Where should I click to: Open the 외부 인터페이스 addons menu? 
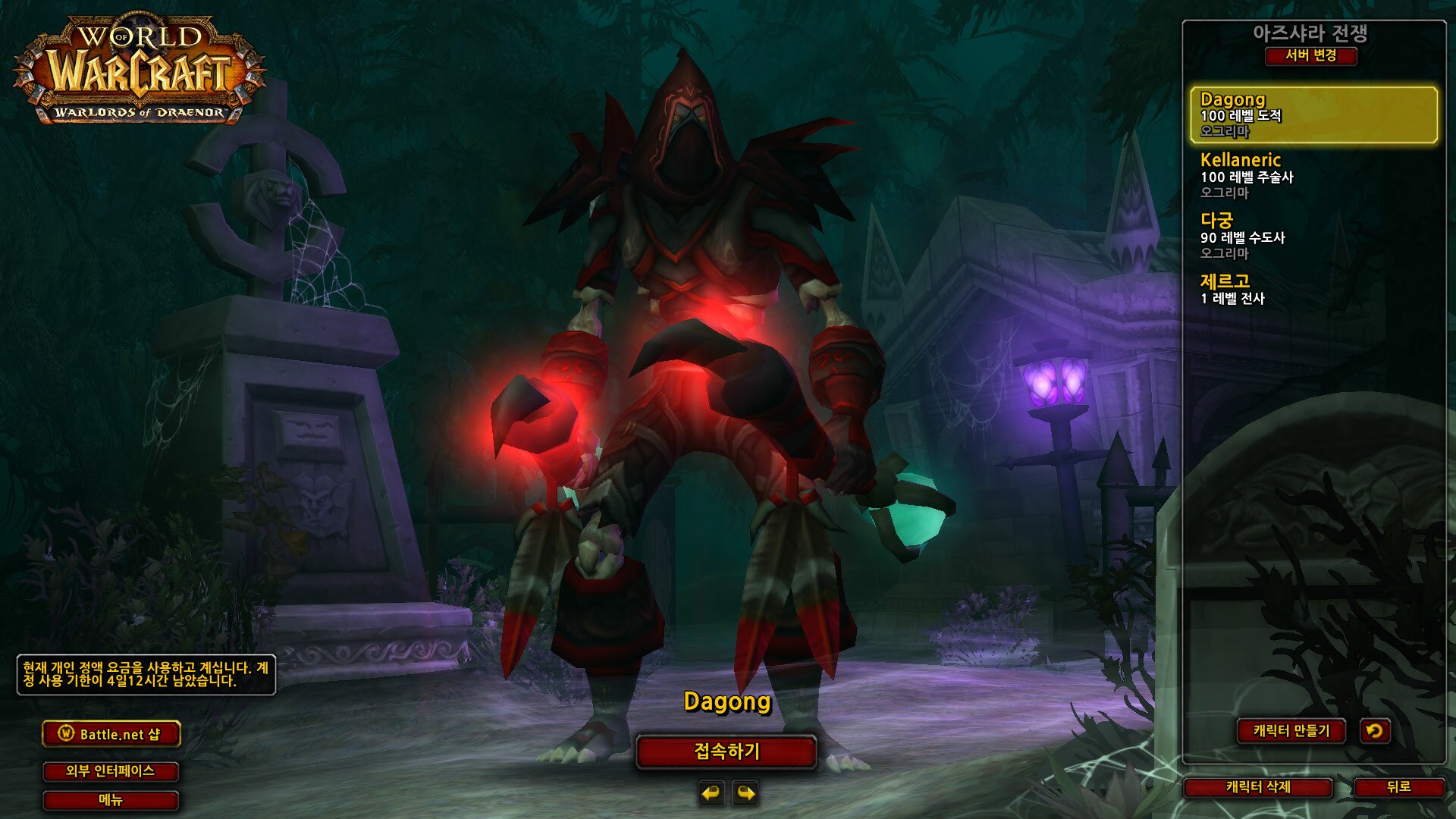pyautogui.click(x=111, y=771)
